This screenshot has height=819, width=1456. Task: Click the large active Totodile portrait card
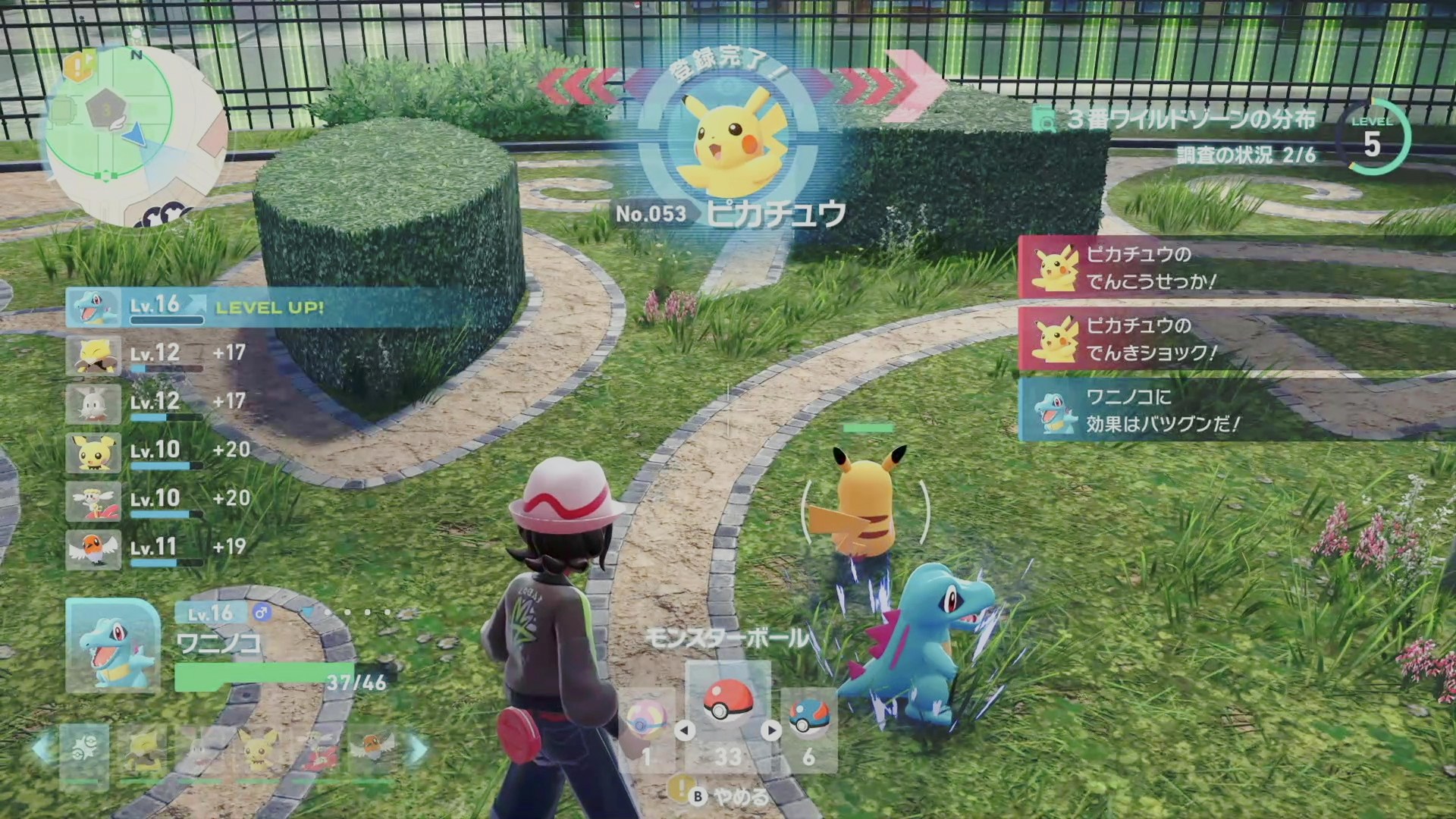pyautogui.click(x=113, y=645)
